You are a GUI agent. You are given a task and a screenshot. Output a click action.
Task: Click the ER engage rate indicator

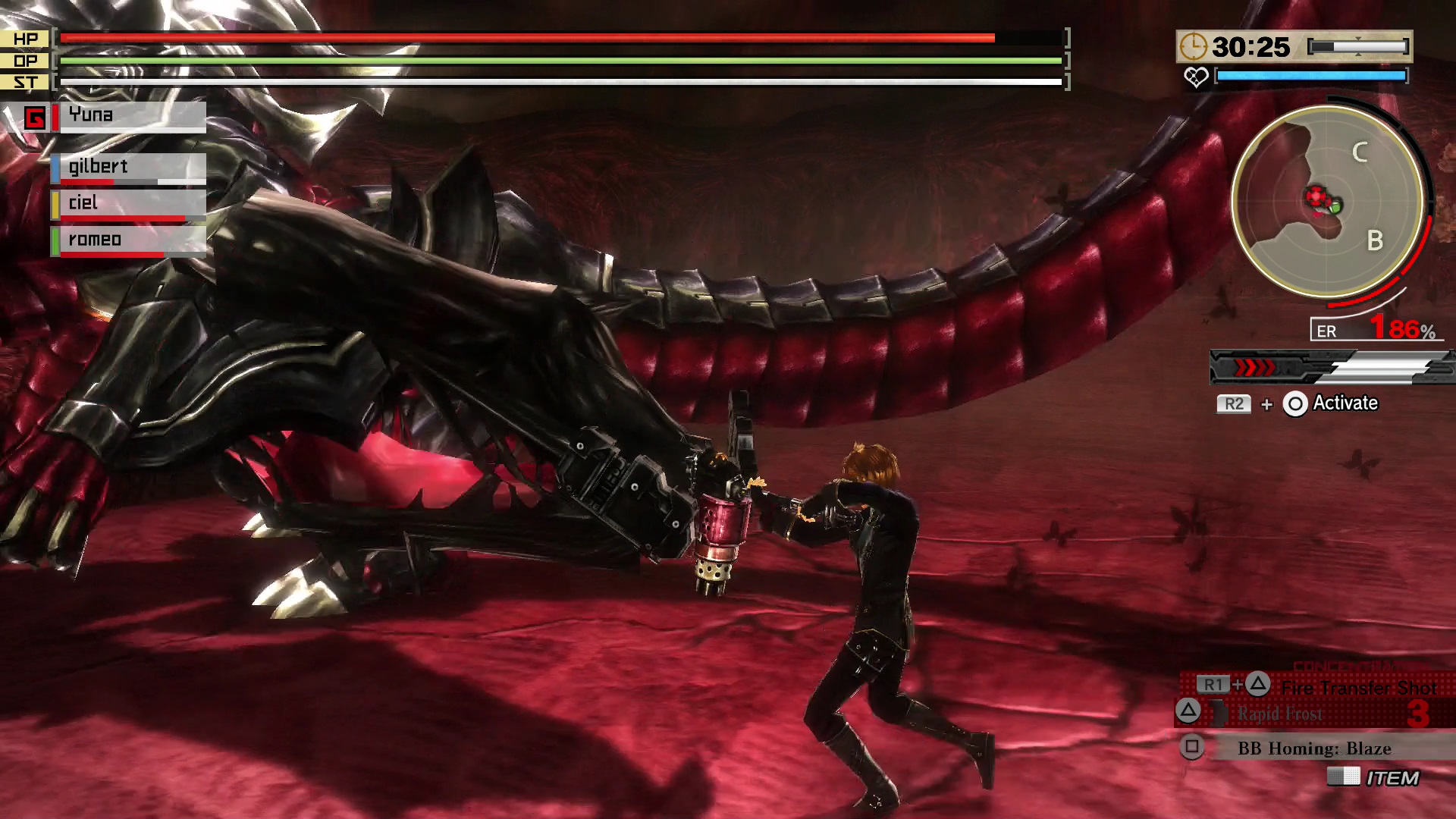[x=1374, y=330]
